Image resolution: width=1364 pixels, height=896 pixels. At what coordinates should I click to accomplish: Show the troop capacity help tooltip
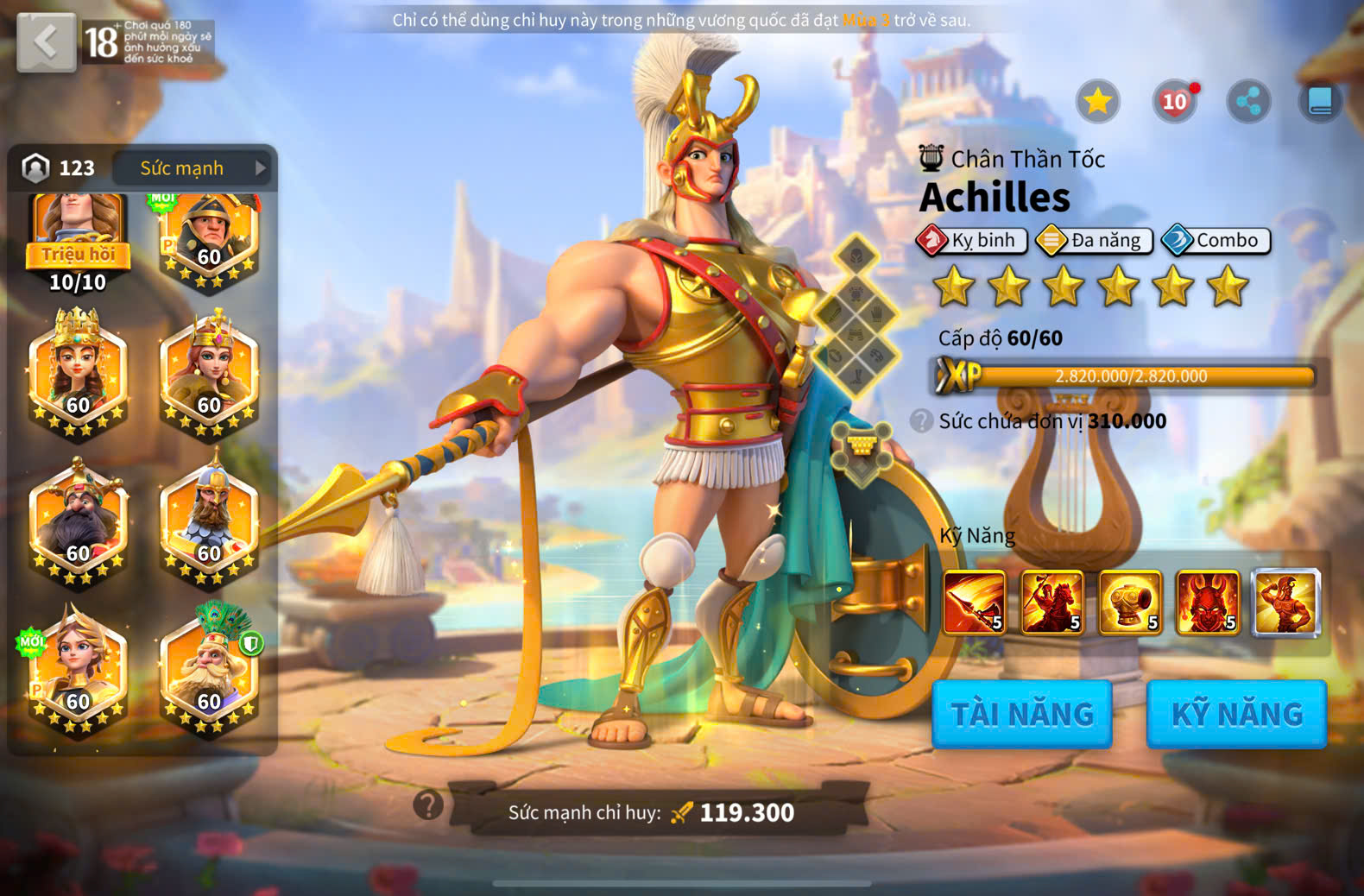(x=921, y=421)
